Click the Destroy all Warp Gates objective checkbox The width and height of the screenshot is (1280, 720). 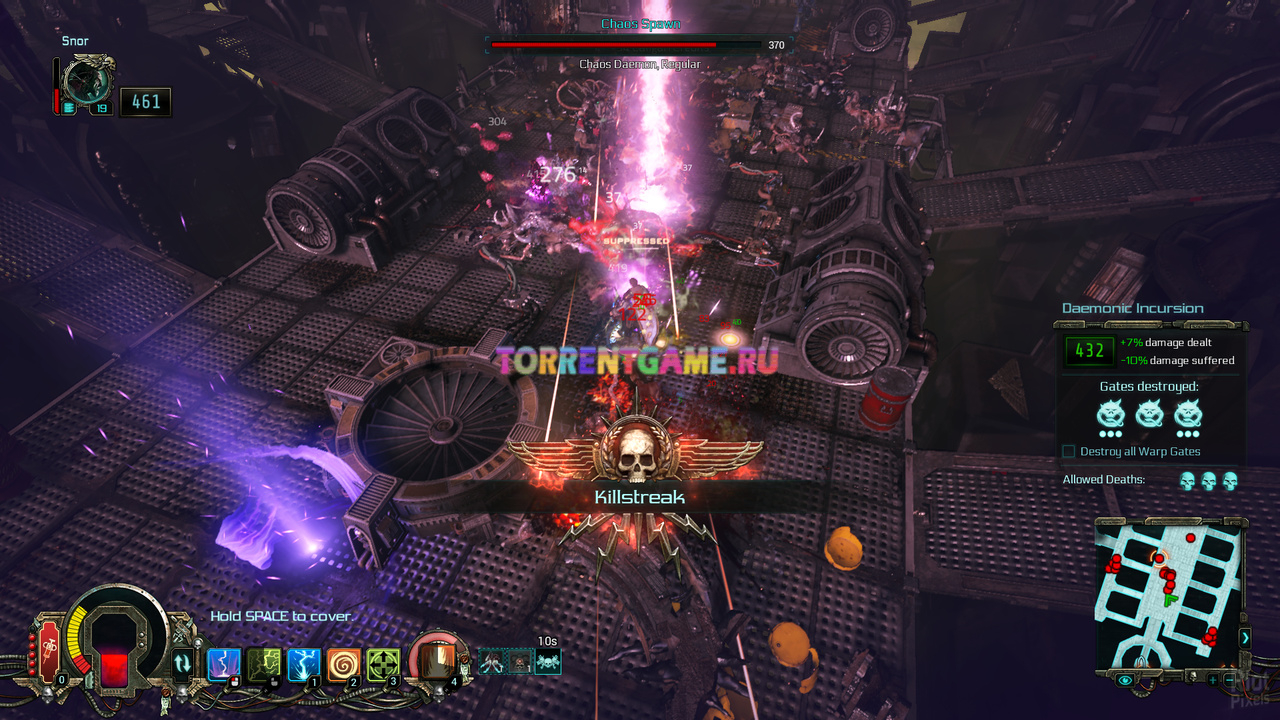[1069, 452]
